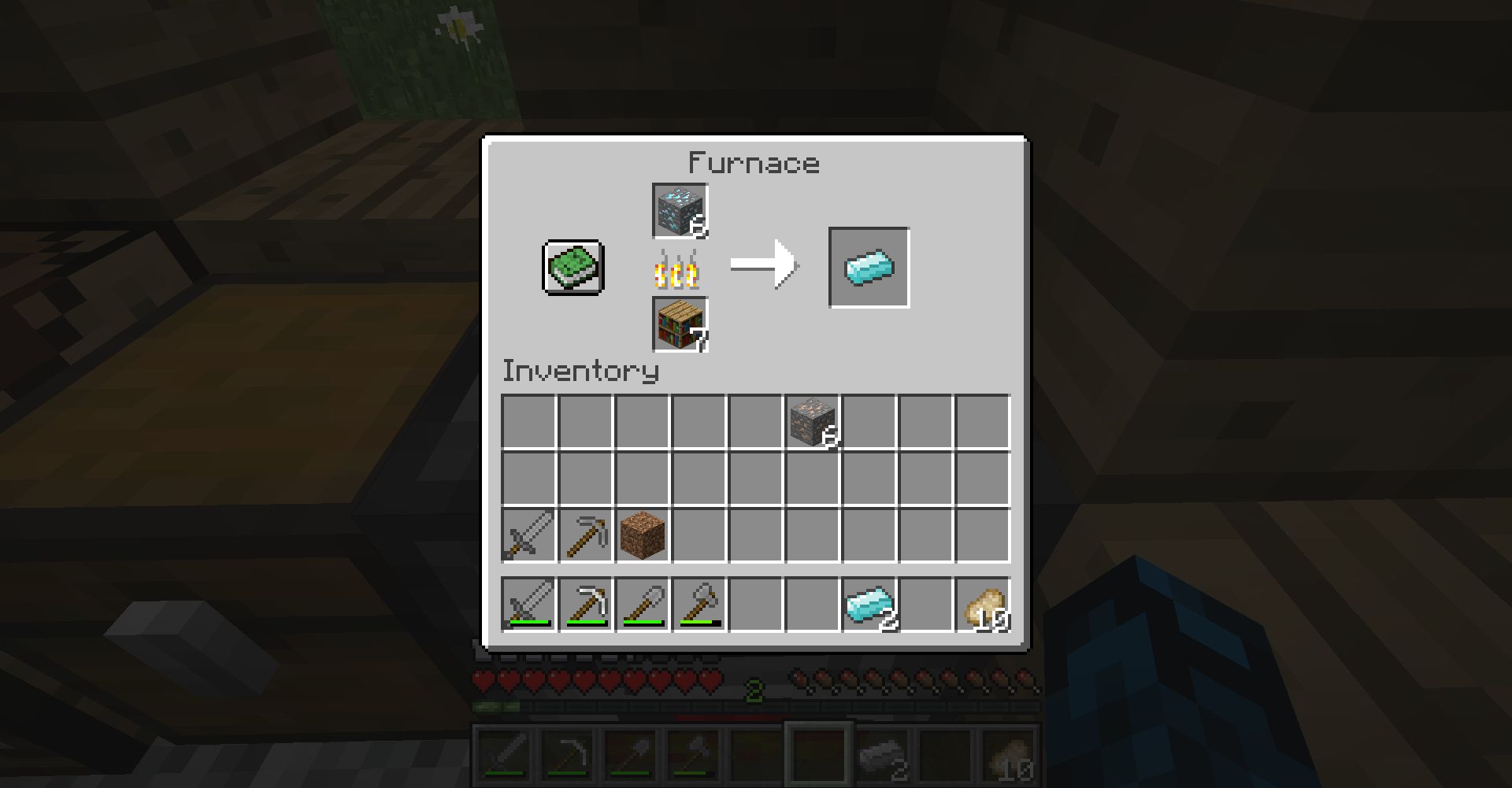The width and height of the screenshot is (1512, 788).
Task: Open the recipe book
Action: pos(571,268)
